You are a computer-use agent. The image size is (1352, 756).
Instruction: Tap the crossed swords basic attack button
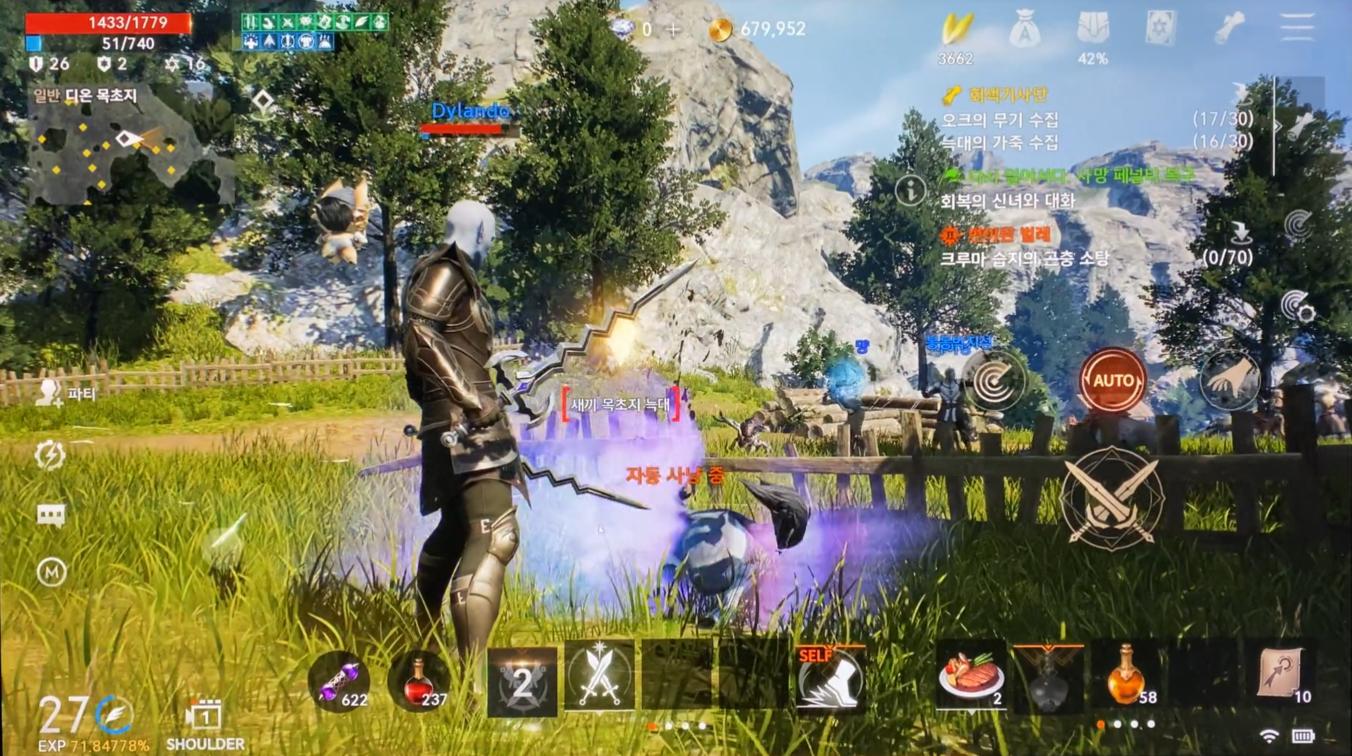click(x=1111, y=497)
